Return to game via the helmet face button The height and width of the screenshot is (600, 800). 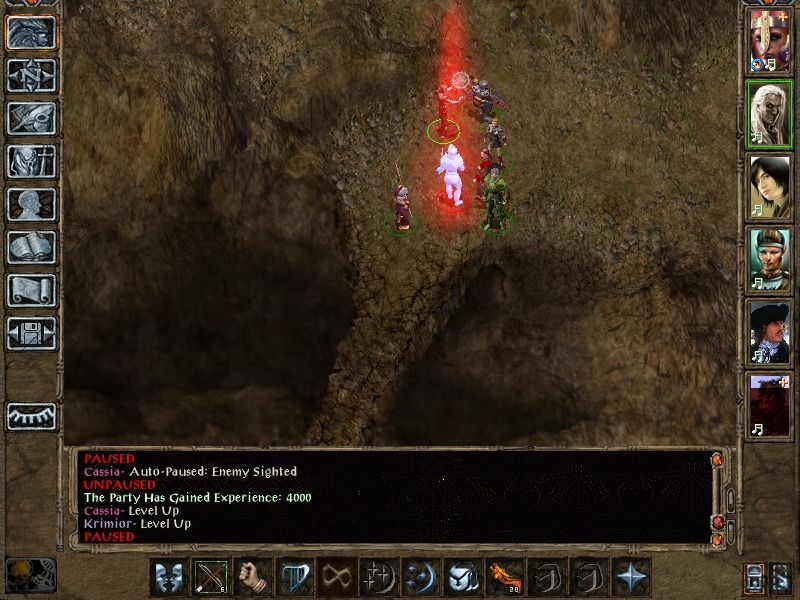[31, 33]
